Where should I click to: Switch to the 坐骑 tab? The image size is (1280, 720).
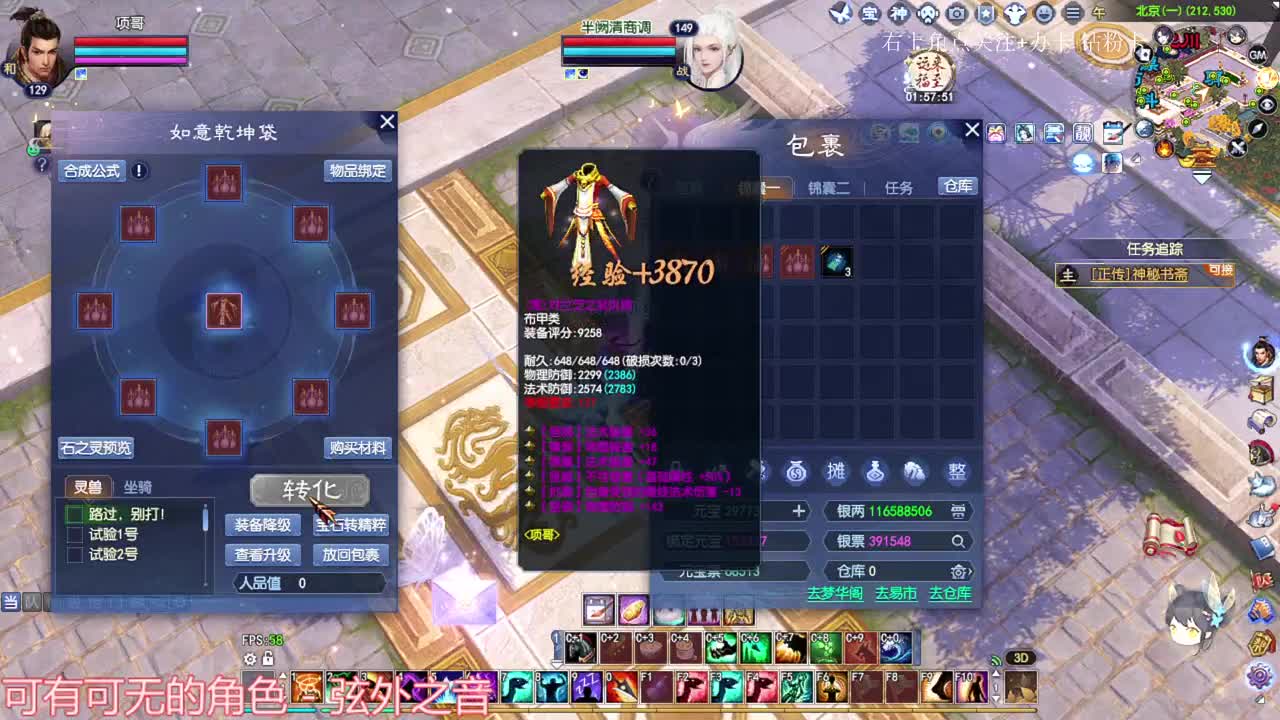click(x=138, y=487)
